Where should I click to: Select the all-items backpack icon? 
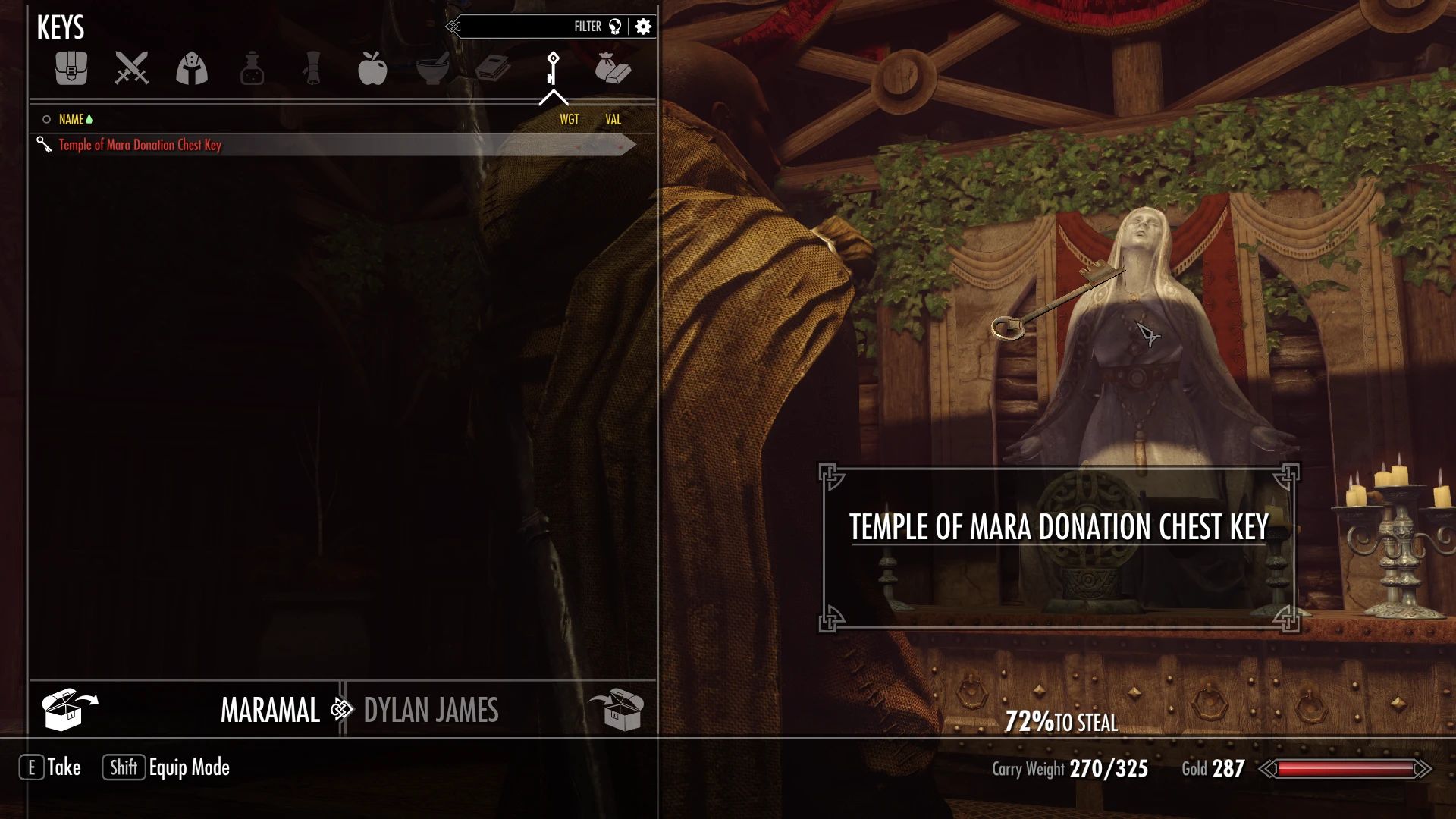coord(71,69)
